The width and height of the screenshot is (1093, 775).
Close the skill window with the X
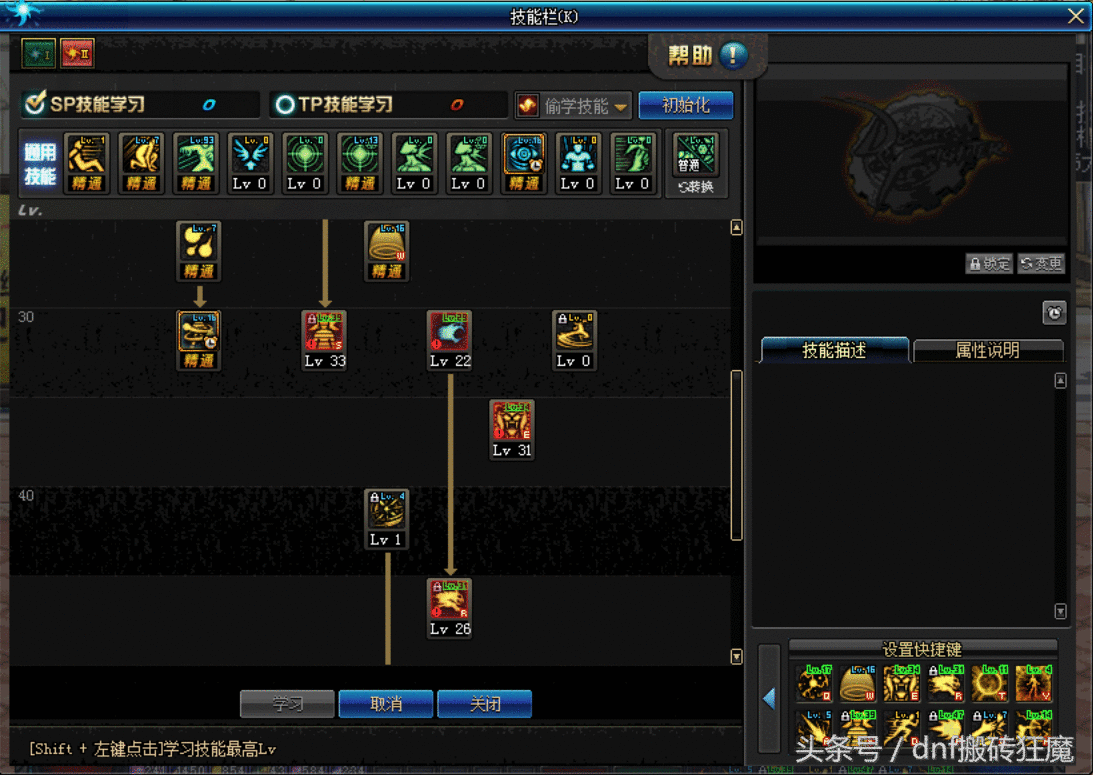point(1076,16)
